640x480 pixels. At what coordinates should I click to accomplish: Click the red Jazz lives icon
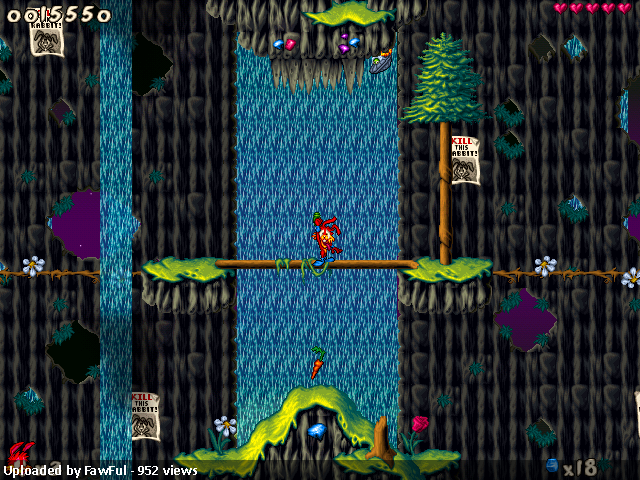click(x=18, y=453)
